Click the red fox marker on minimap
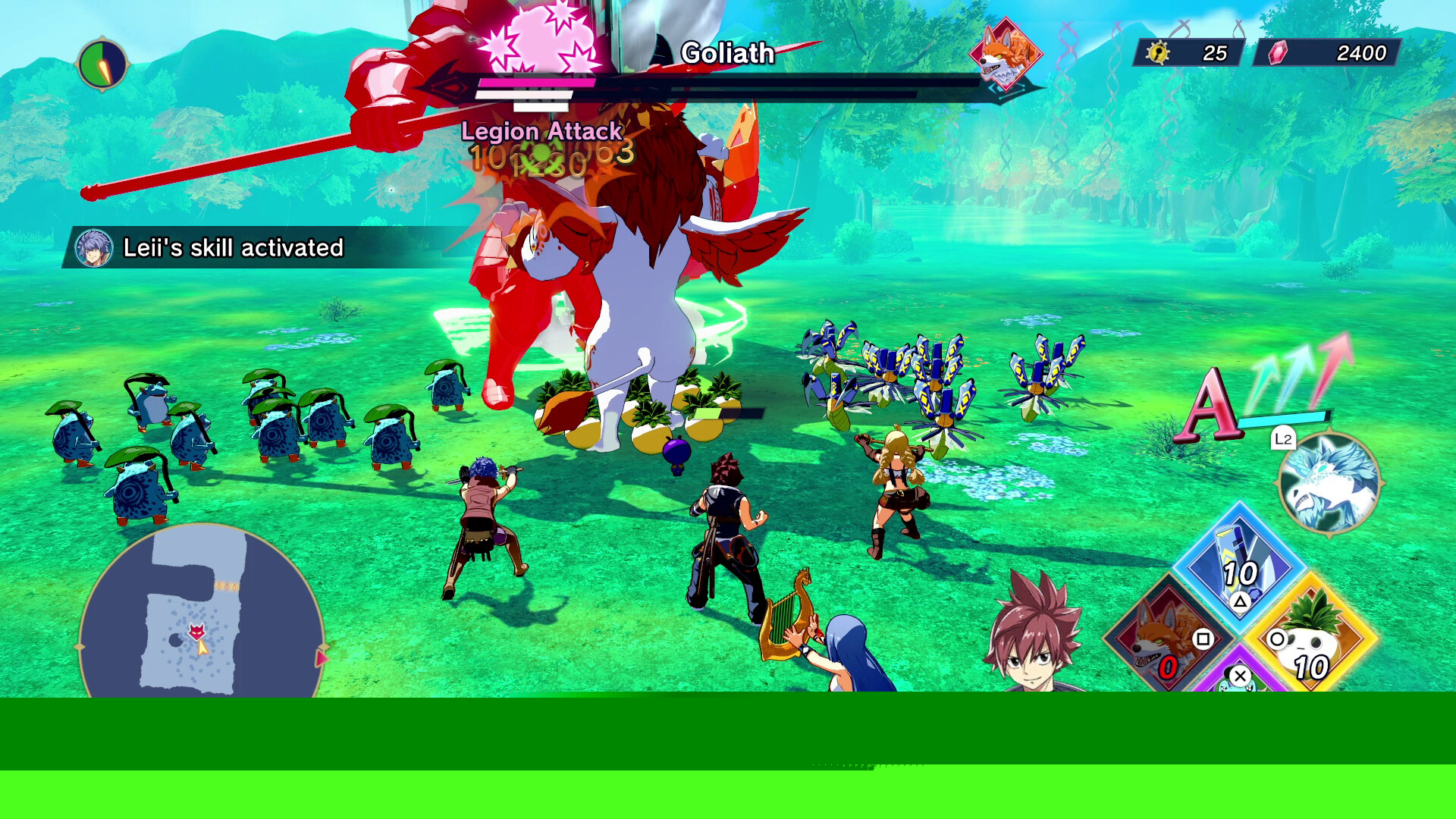 click(x=197, y=630)
